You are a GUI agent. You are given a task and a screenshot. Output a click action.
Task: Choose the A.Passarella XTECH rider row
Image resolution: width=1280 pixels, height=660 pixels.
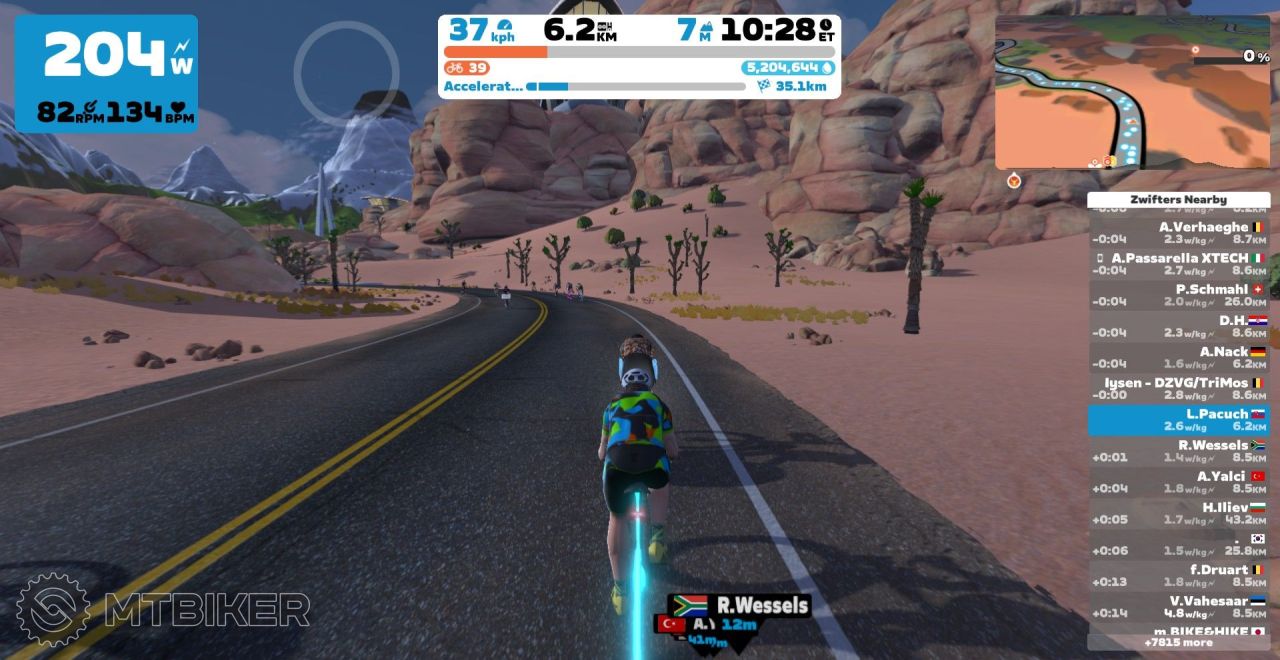click(x=1178, y=264)
